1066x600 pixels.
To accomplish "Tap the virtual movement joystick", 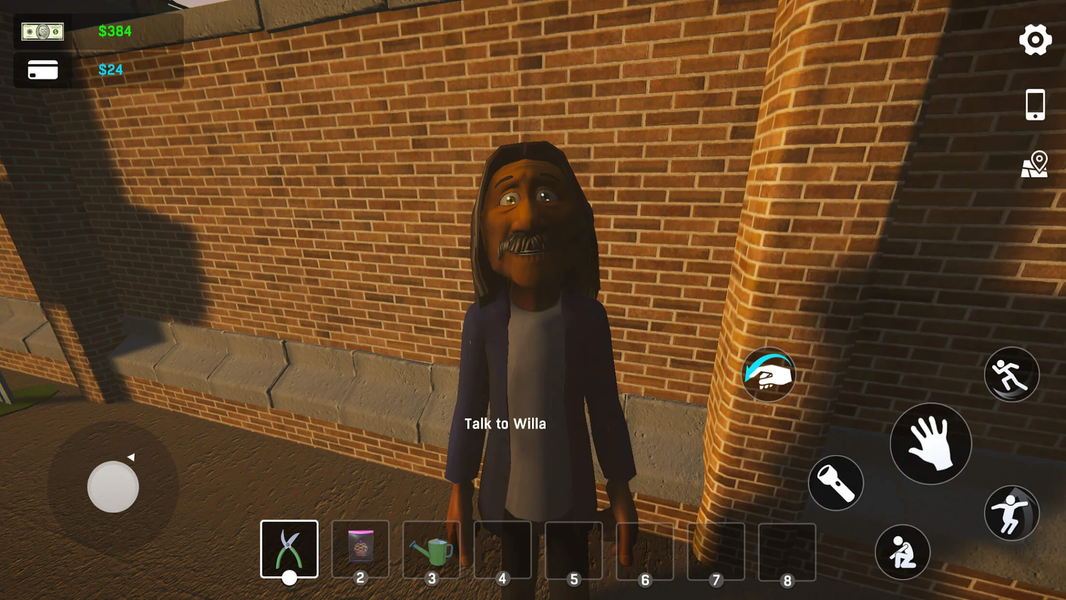I will click(113, 488).
